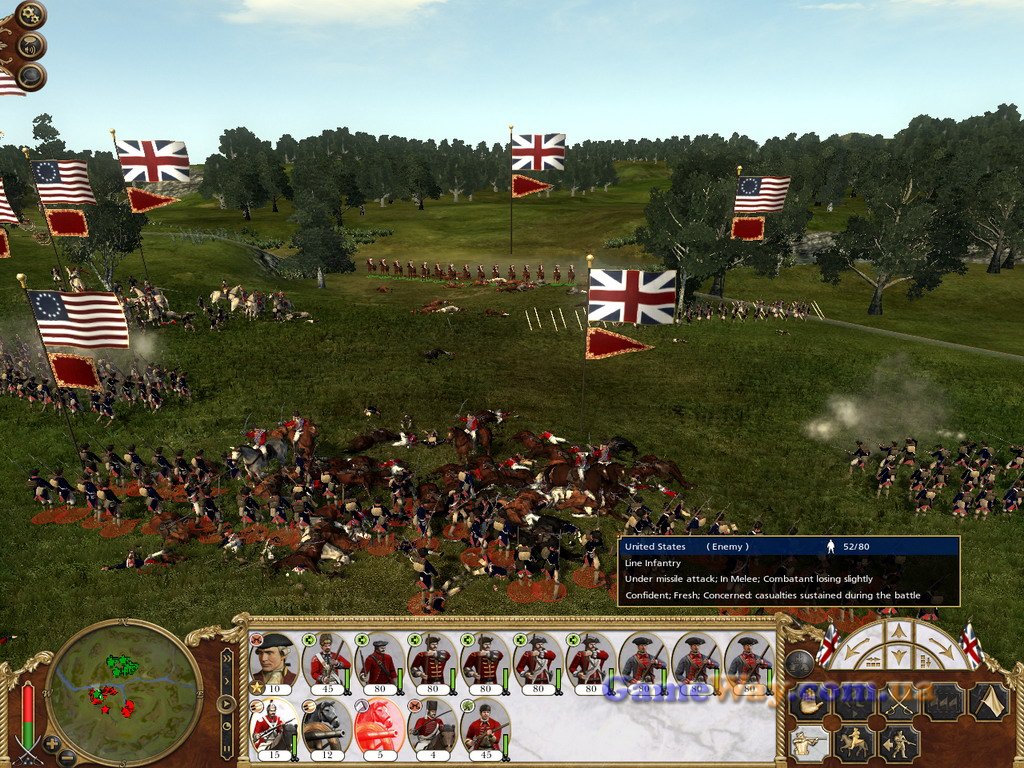Toggle fire-at-will musket shooter button
The image size is (1024, 768).
(x=809, y=743)
